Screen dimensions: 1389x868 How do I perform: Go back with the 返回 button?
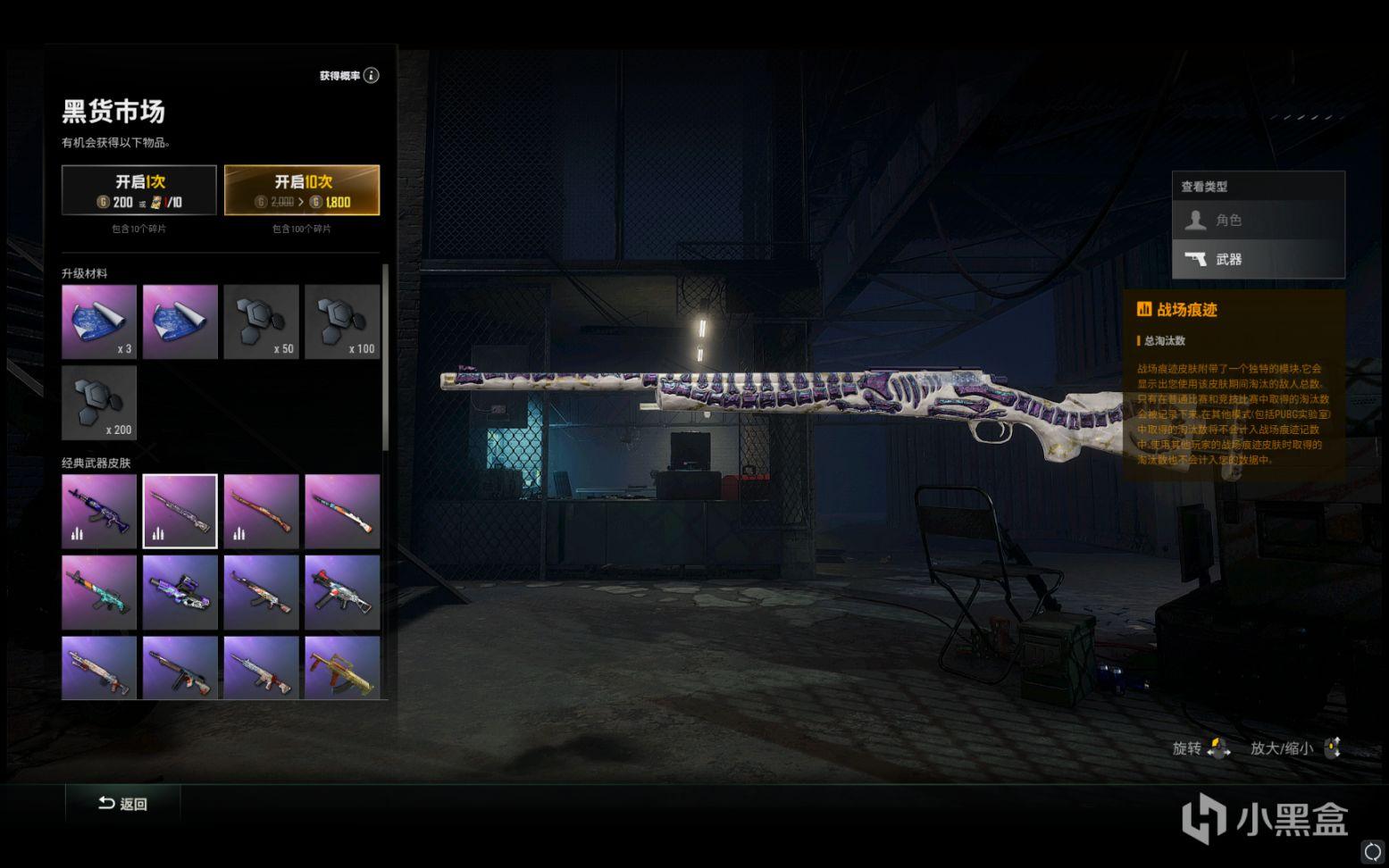123,804
